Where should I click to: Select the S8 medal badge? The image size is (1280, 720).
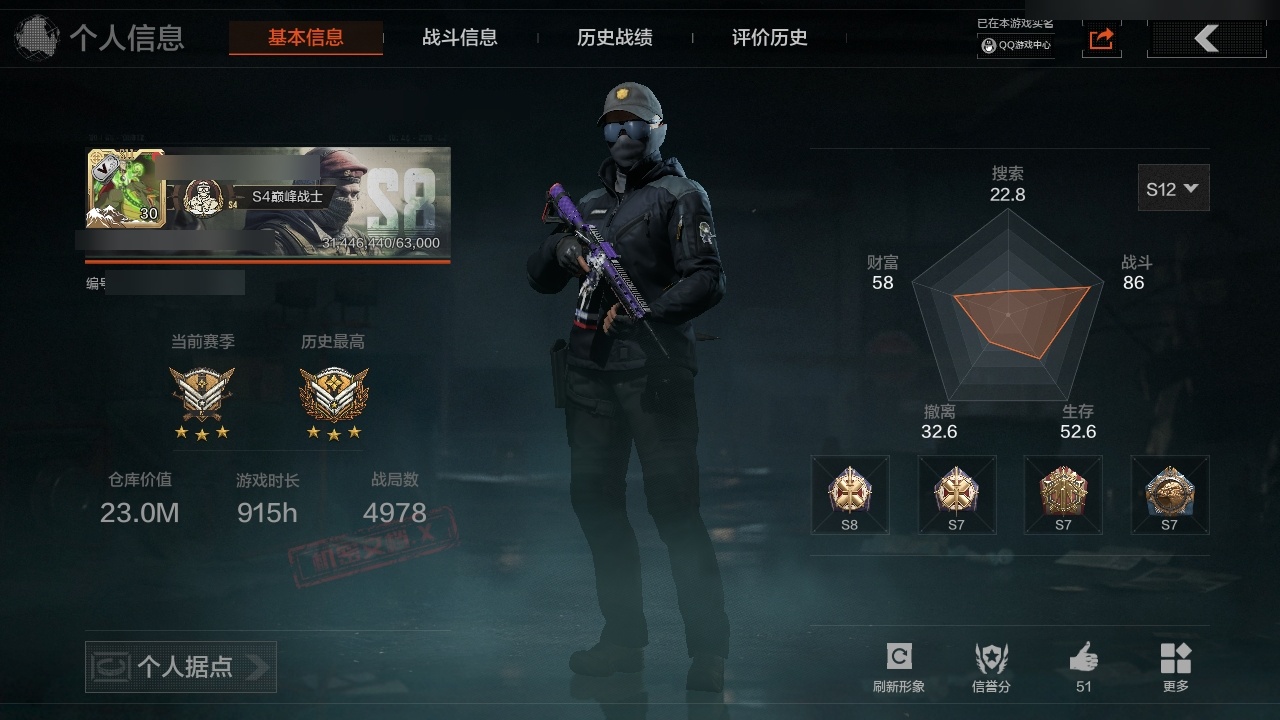pos(849,494)
